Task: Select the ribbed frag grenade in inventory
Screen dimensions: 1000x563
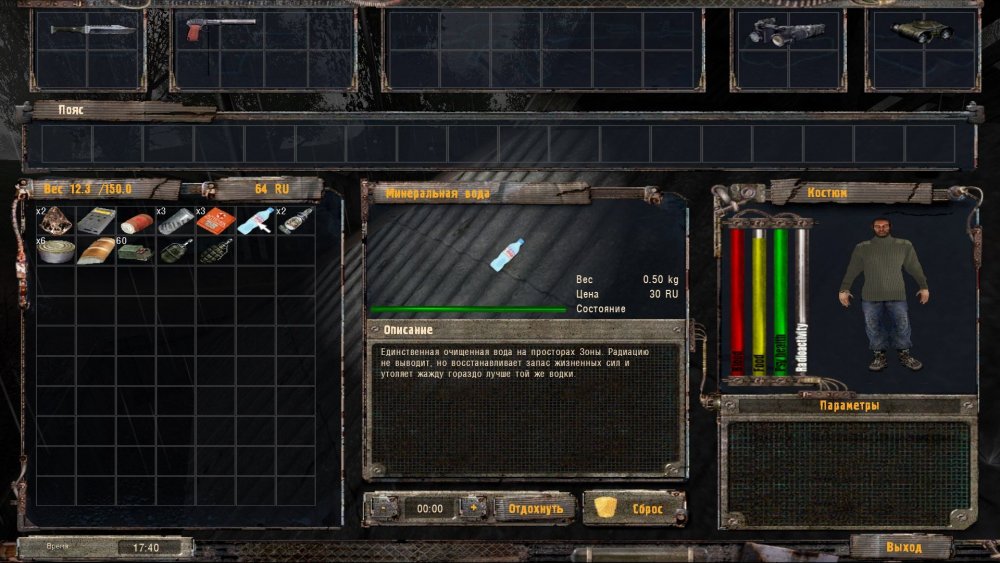Action: click(x=217, y=250)
